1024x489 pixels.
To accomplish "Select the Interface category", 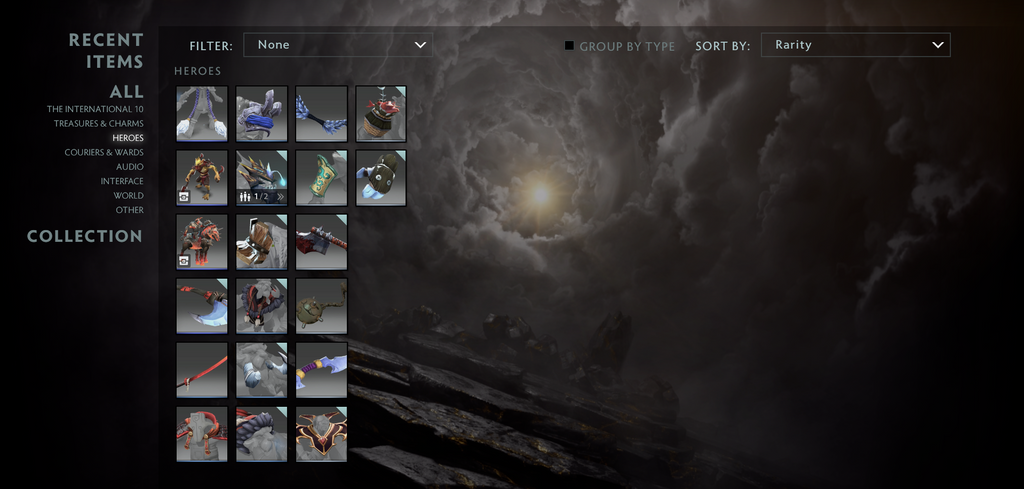I will pyautogui.click(x=122, y=182).
